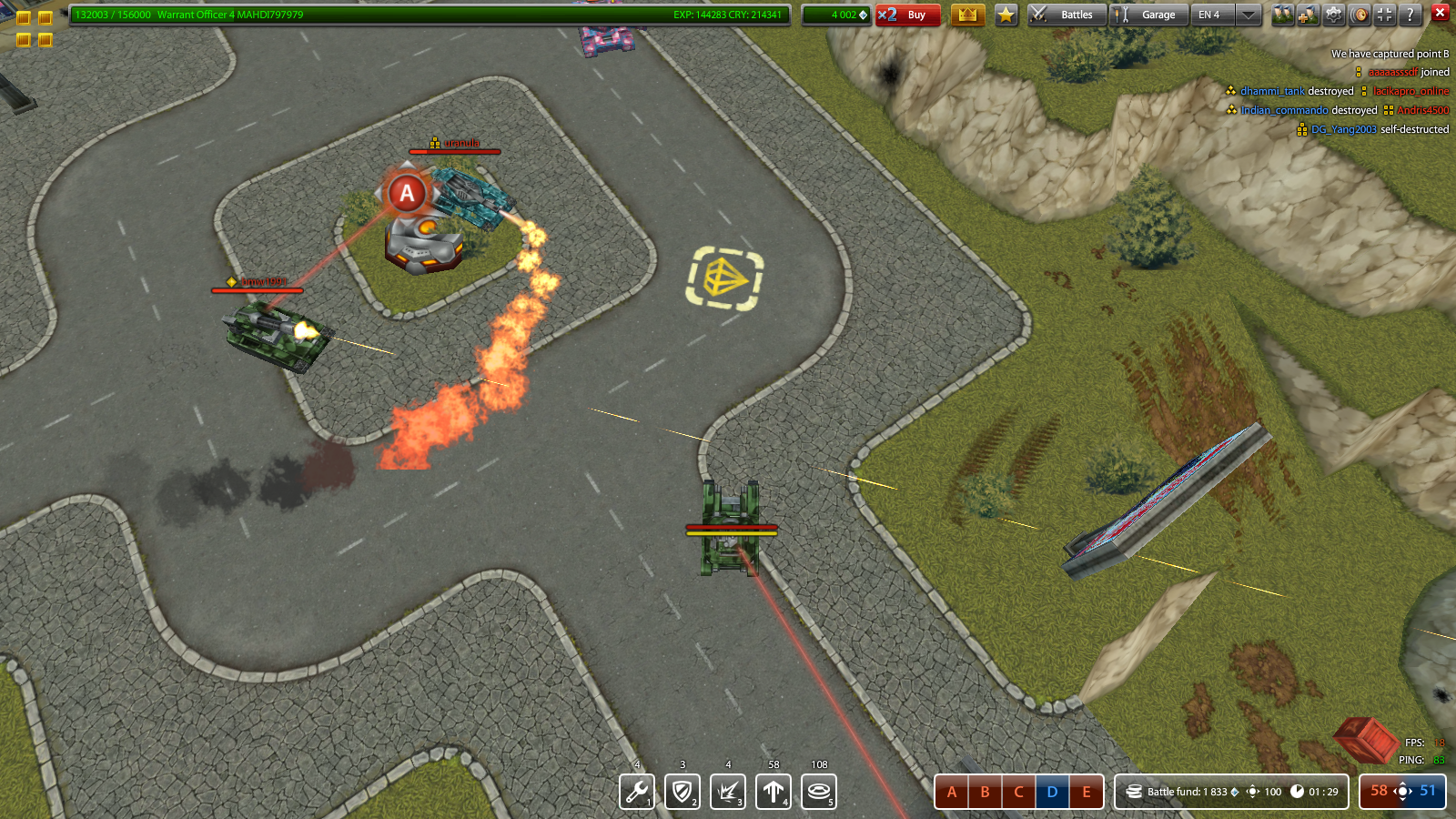Click the invite friend soldier-plus icon

(1308, 15)
